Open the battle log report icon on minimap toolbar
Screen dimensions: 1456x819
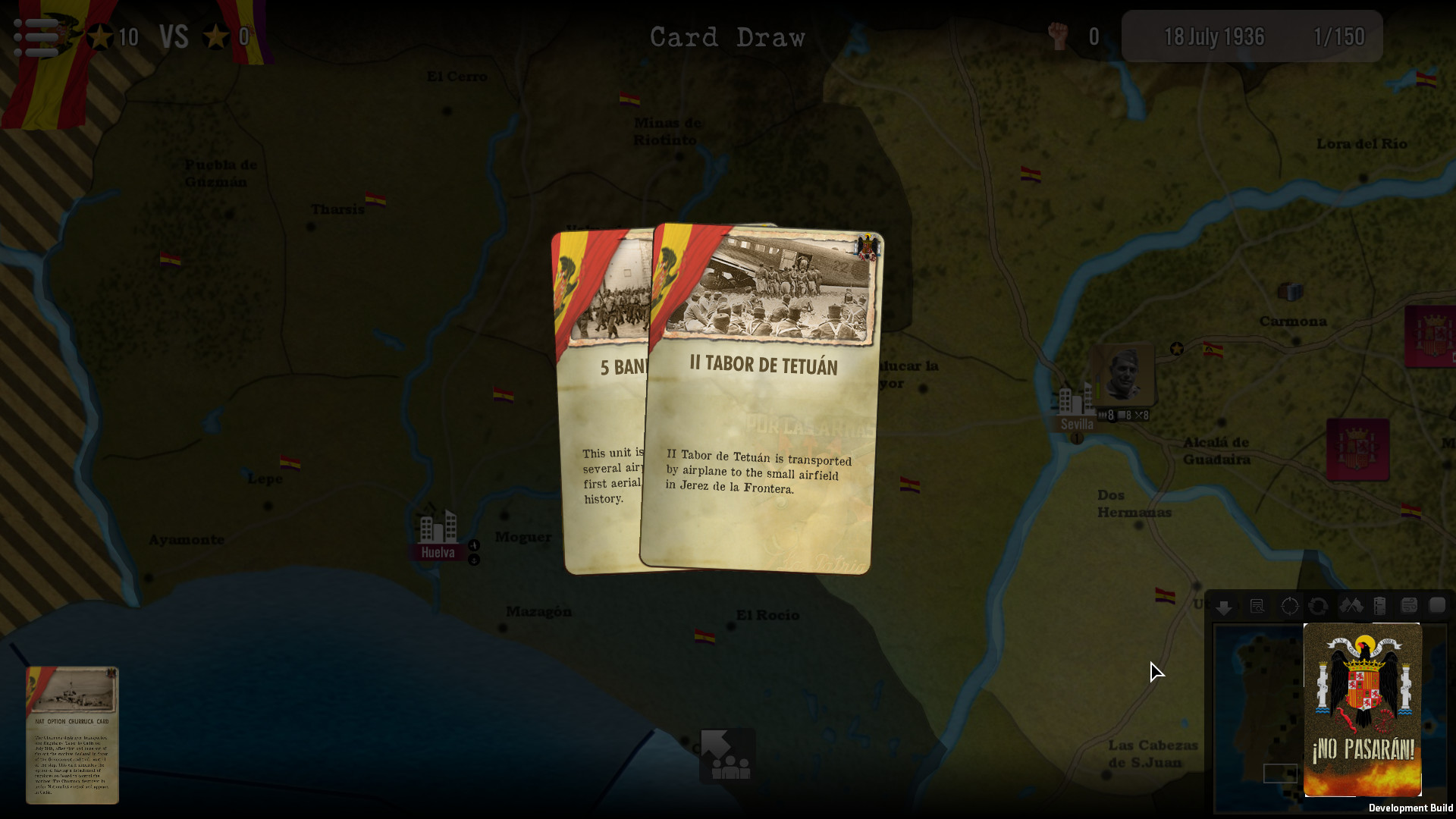1257,607
